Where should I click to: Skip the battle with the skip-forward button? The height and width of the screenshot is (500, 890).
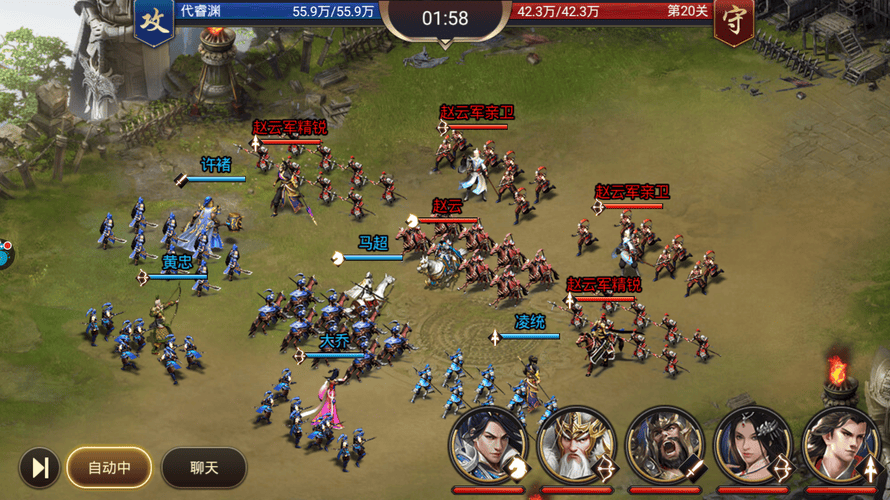pos(40,467)
